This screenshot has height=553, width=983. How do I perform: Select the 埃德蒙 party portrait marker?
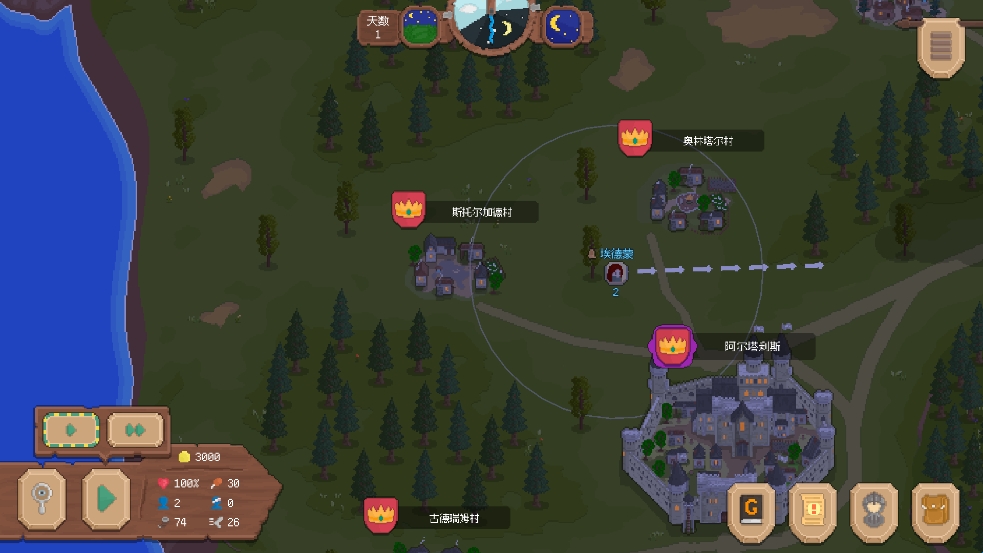click(615, 273)
